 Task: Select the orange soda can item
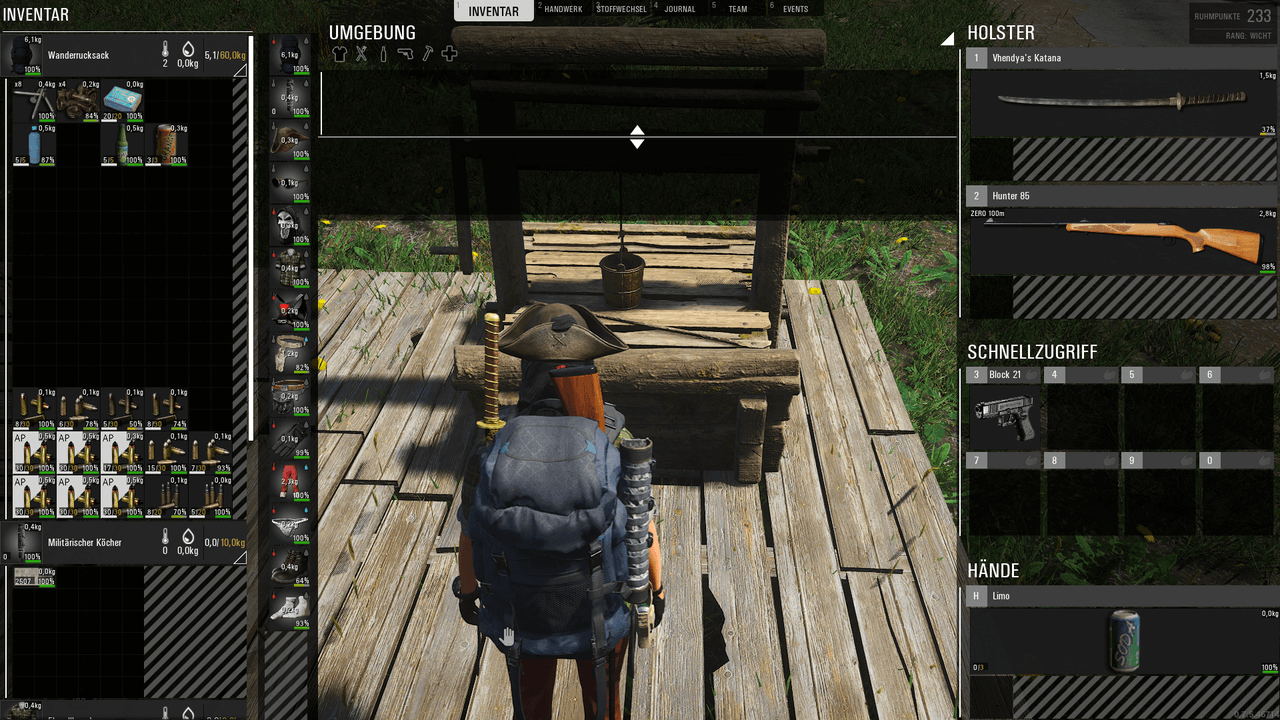pos(166,145)
